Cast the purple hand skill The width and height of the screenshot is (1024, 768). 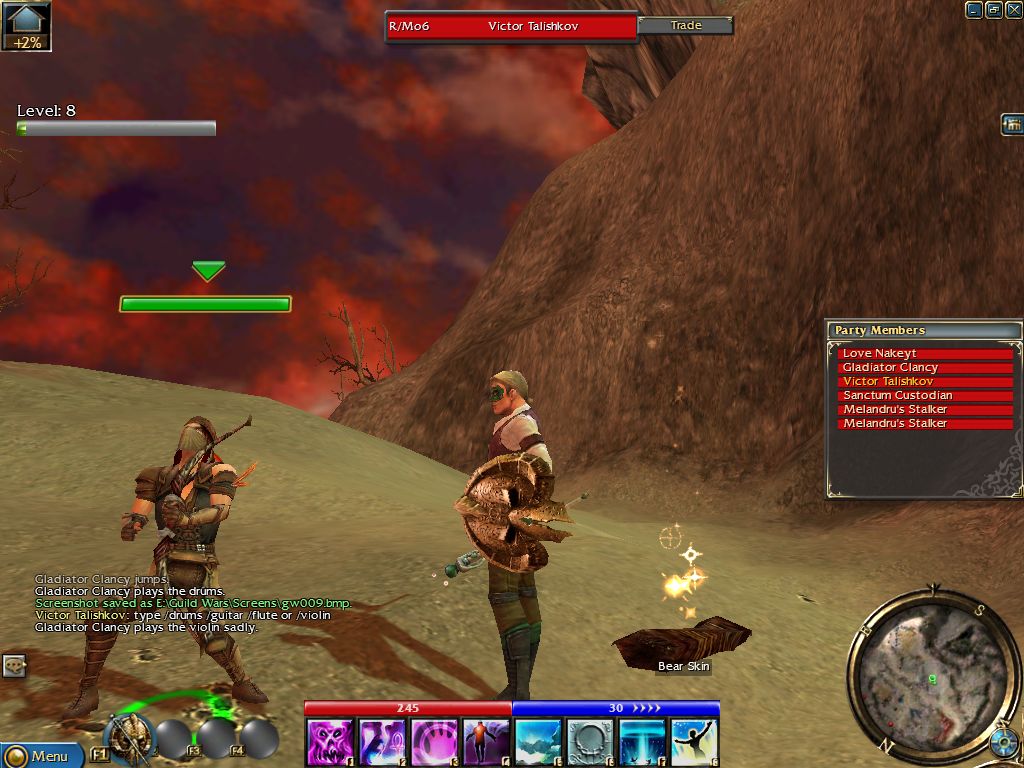pyautogui.click(x=434, y=742)
